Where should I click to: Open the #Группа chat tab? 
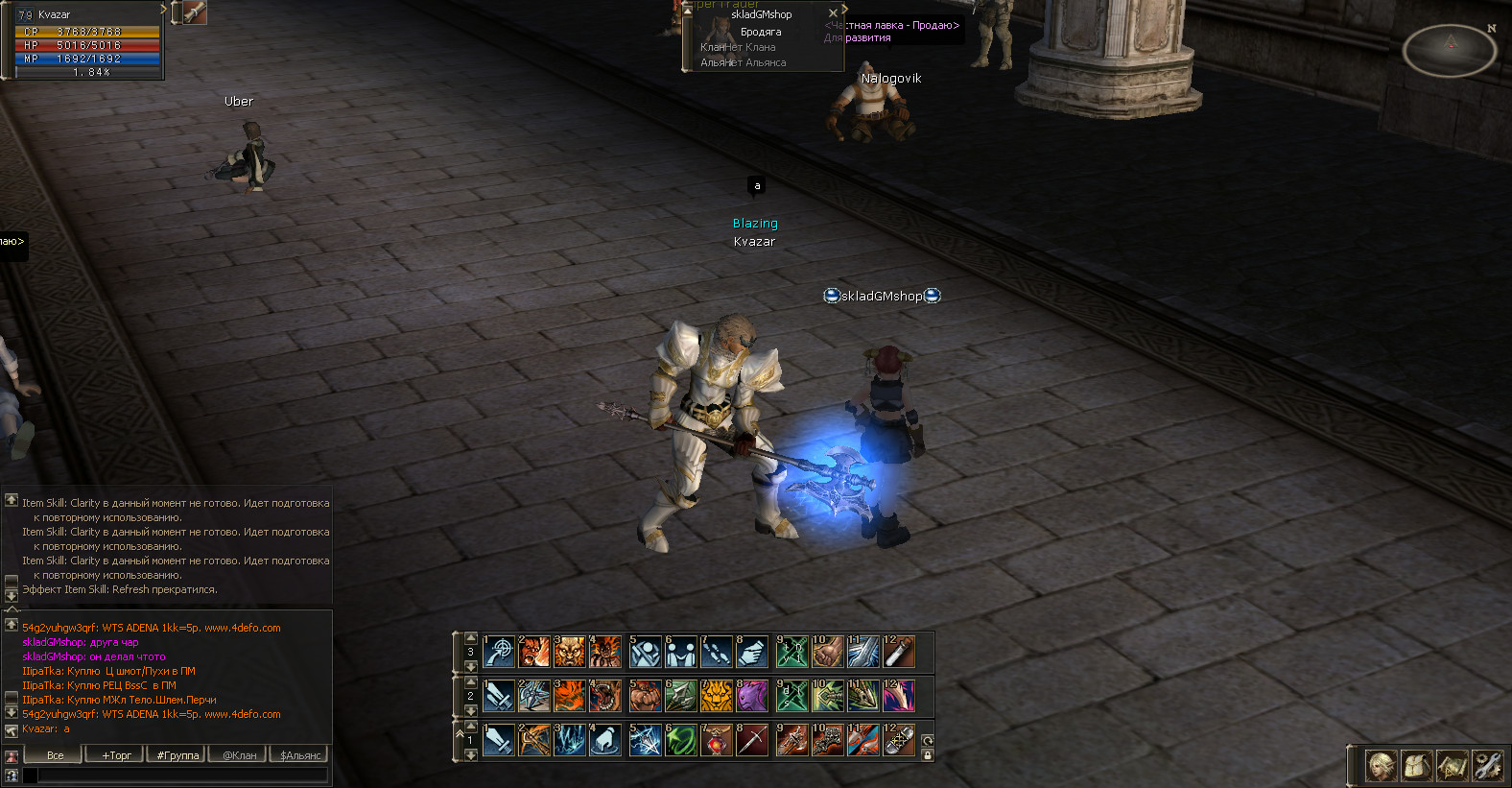177,755
